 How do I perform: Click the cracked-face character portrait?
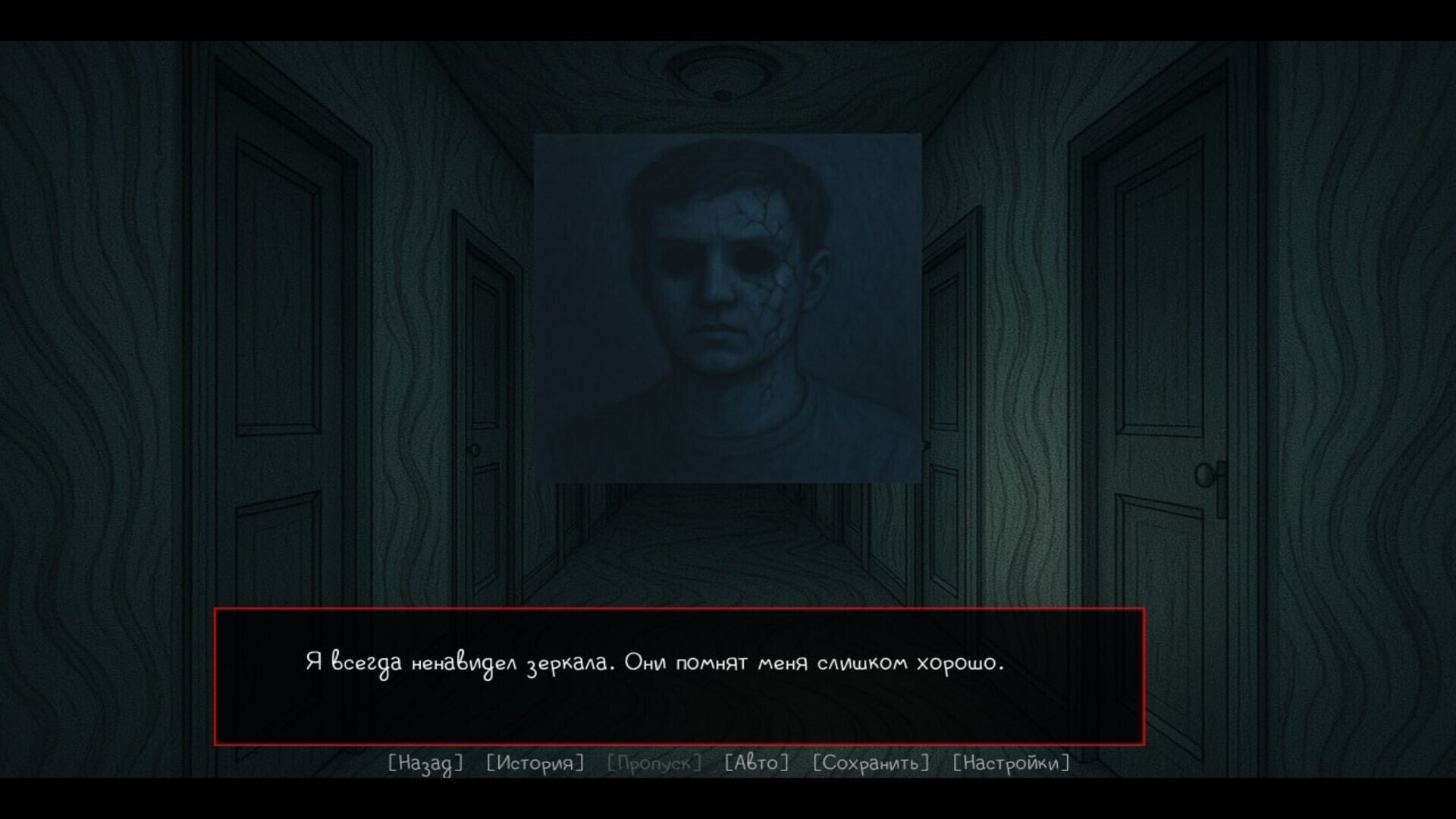coord(726,303)
